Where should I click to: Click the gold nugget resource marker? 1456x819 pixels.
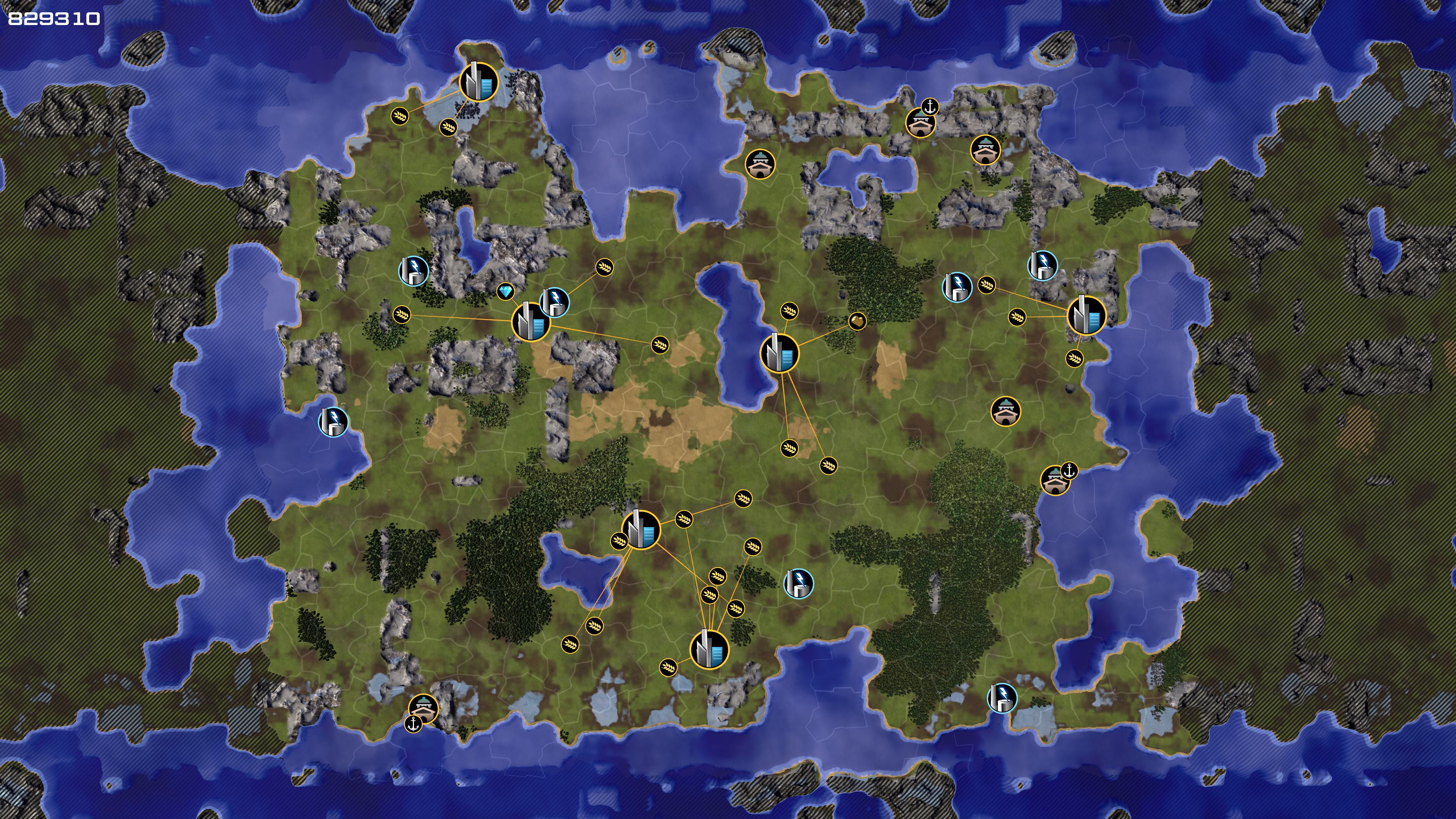(857, 321)
